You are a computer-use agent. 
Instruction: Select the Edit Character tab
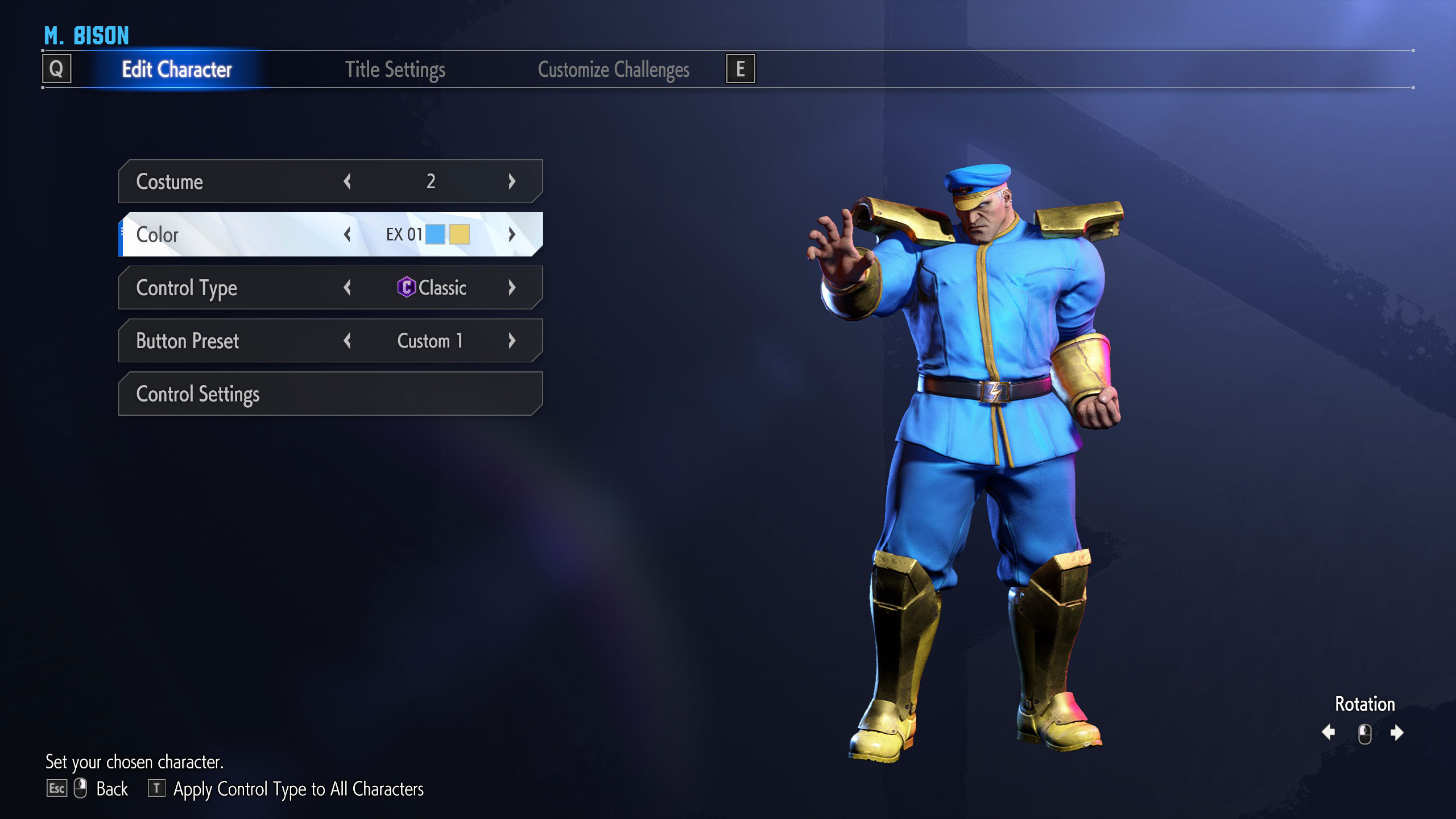[x=176, y=69]
